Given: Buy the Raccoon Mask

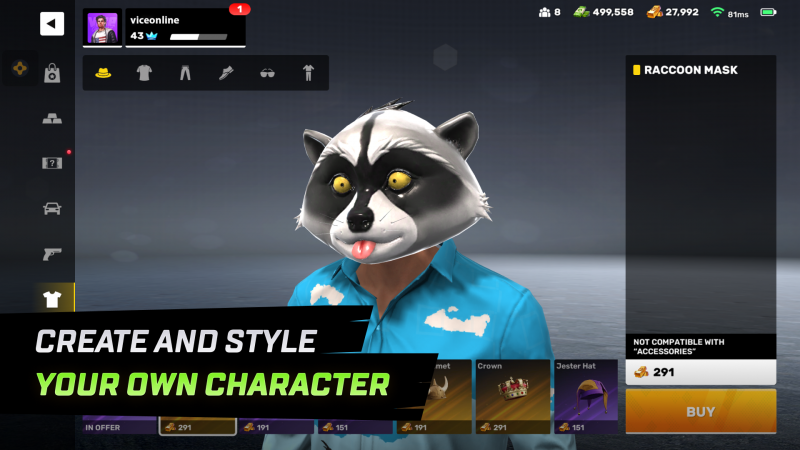Looking at the screenshot, I should tap(700, 411).
